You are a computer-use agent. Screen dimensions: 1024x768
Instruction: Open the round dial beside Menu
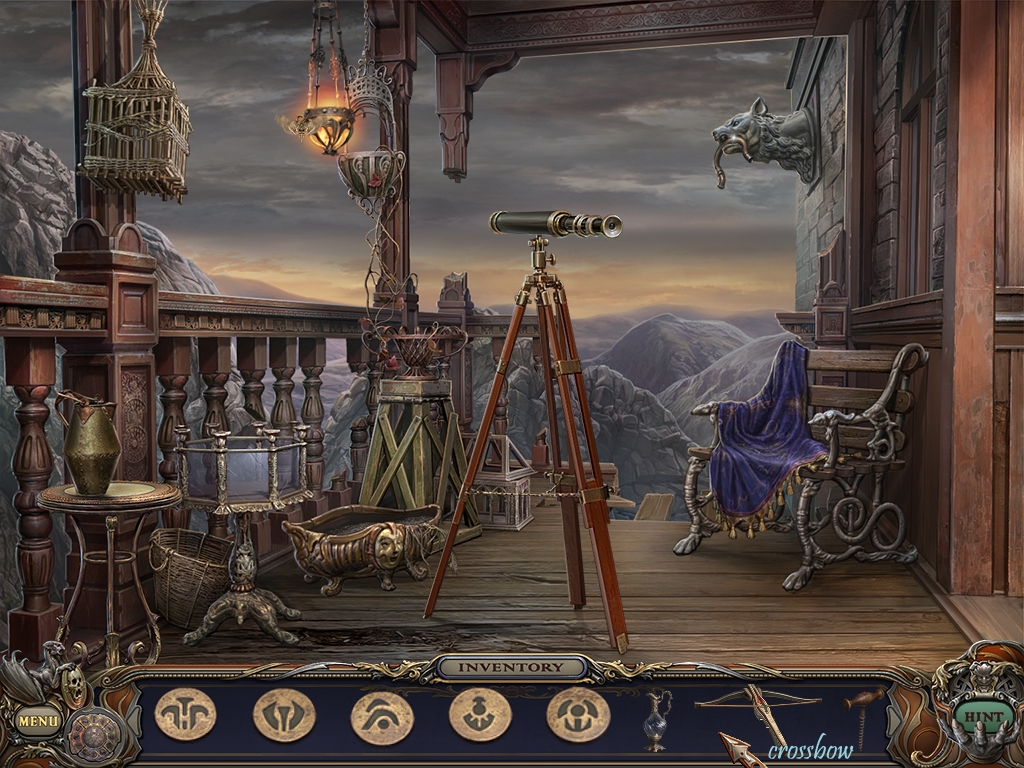(x=94, y=735)
